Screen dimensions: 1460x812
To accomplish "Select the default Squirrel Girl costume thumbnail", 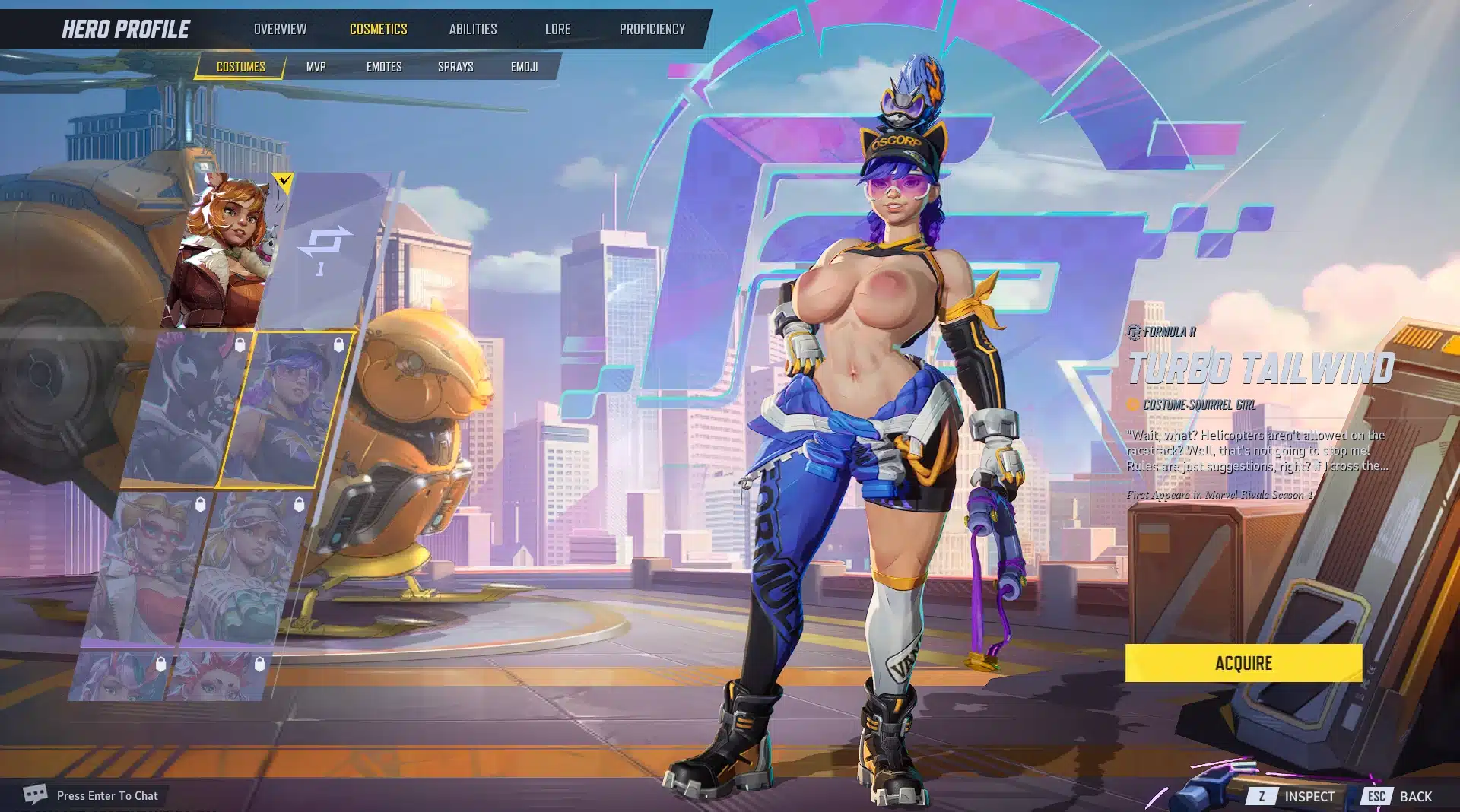I will coord(224,251).
